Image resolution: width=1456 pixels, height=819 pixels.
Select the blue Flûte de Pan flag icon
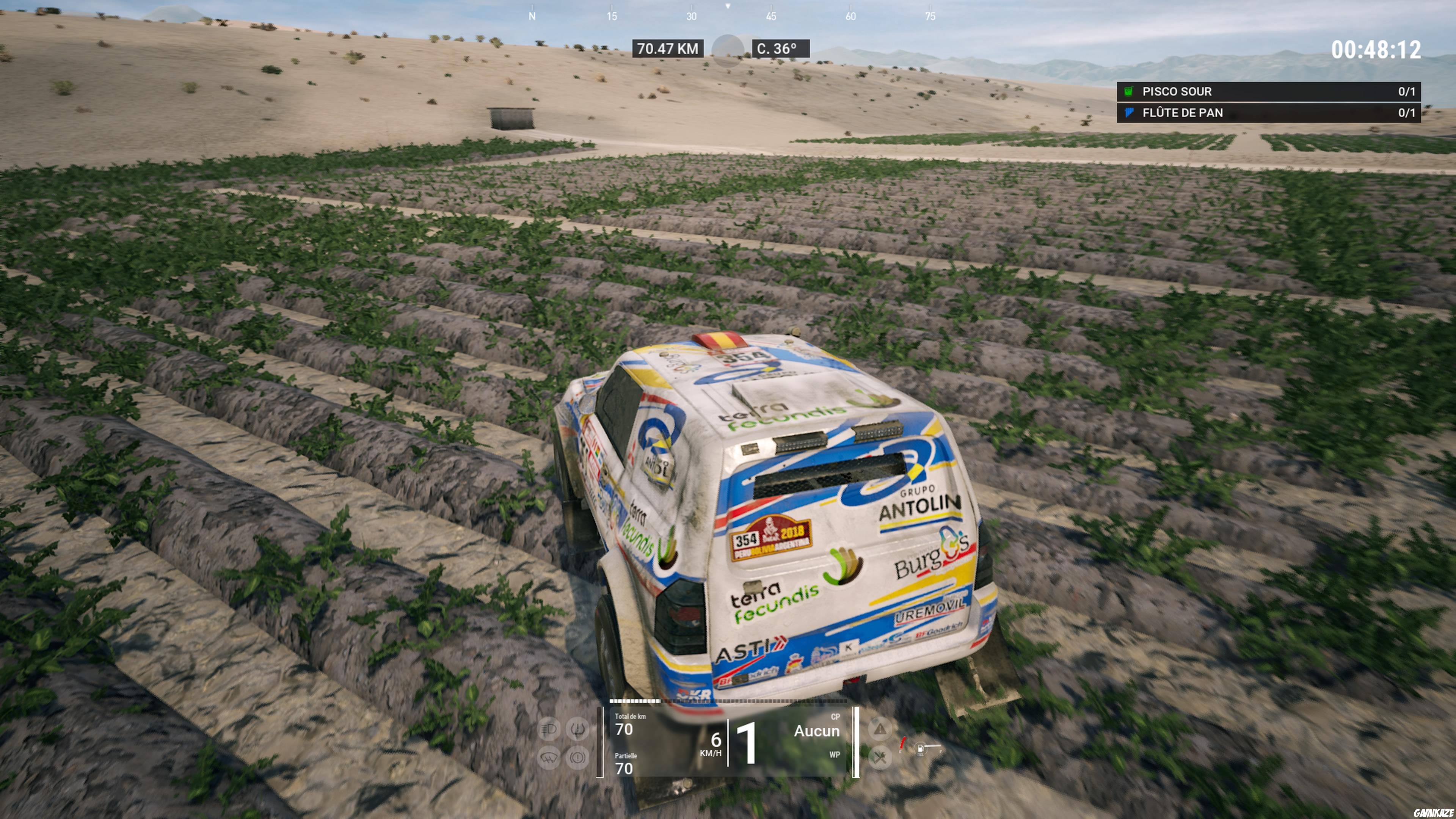[1130, 114]
